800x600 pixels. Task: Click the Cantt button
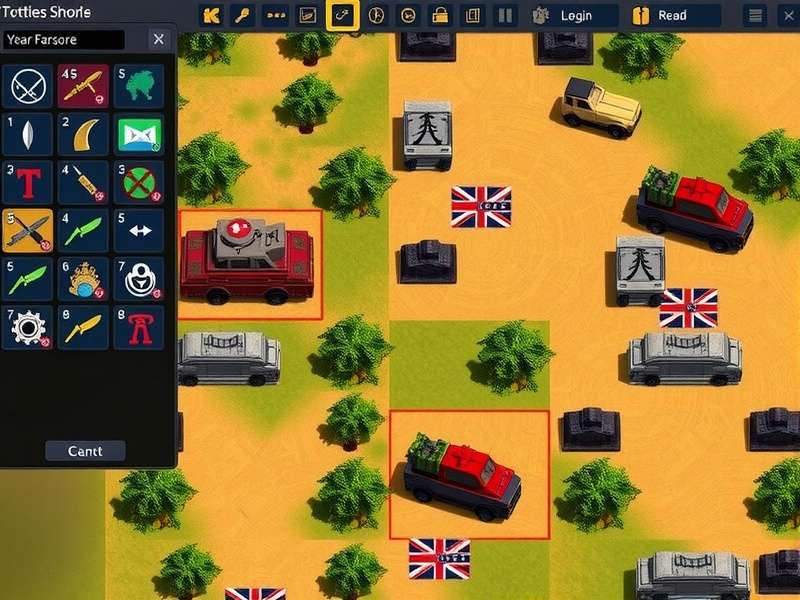click(x=85, y=451)
